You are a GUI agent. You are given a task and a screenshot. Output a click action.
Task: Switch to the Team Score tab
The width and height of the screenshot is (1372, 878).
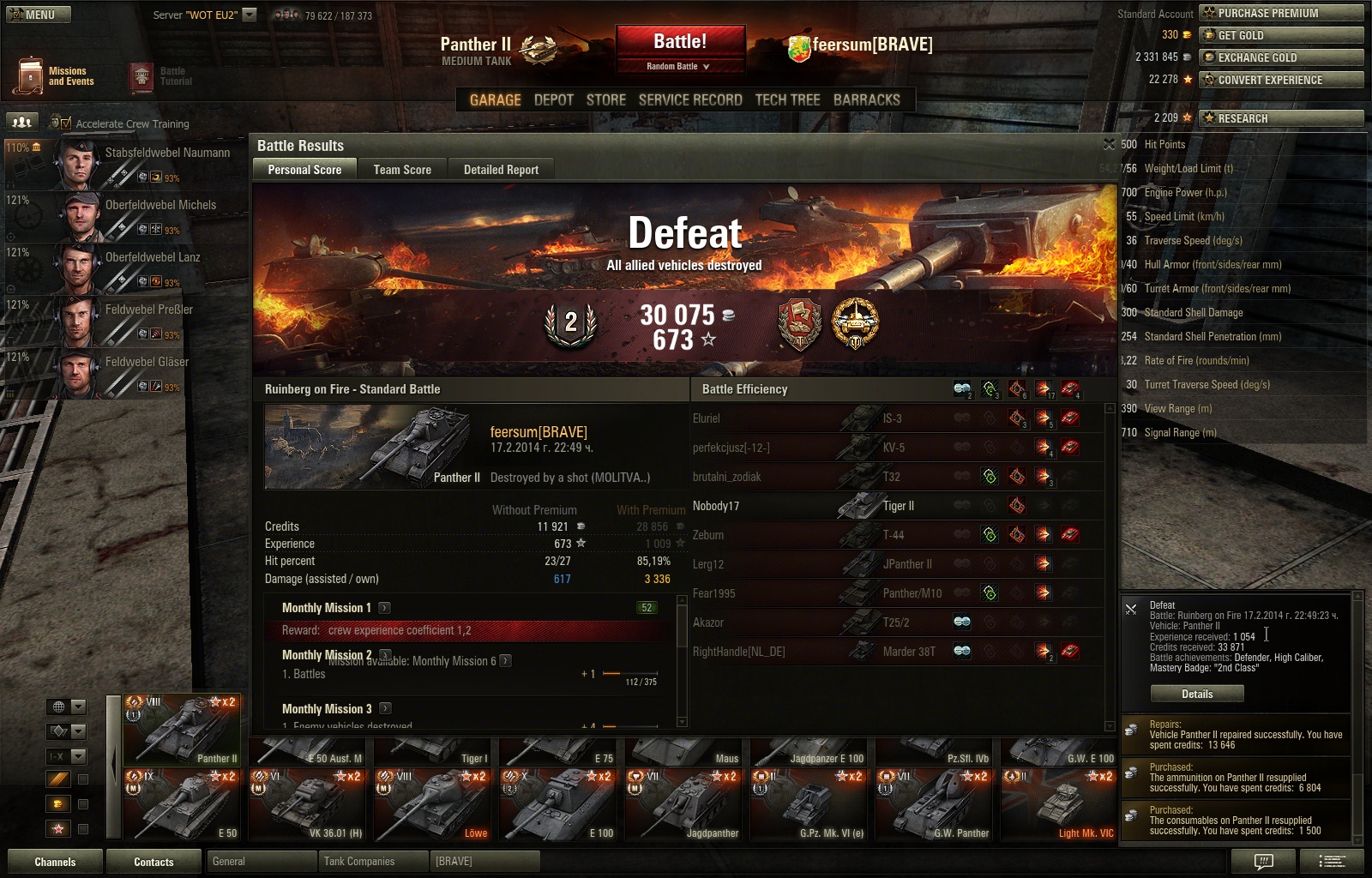402,170
